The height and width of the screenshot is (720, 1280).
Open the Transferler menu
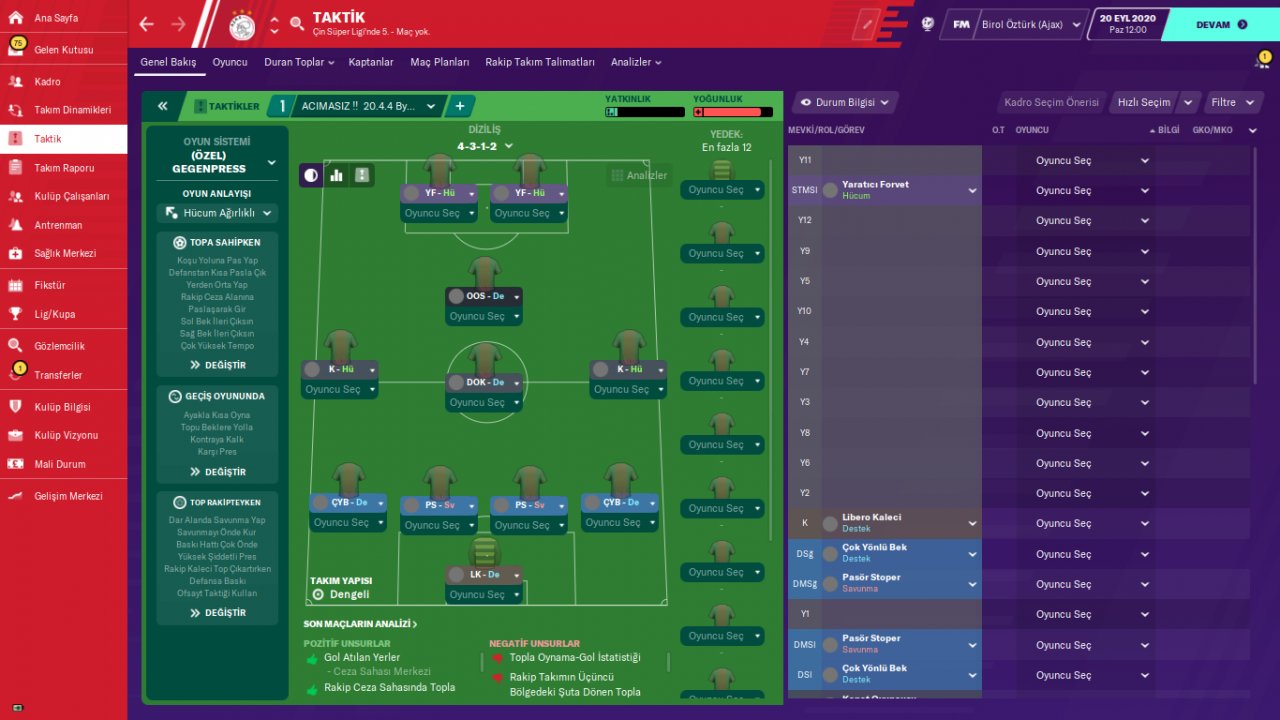point(58,375)
